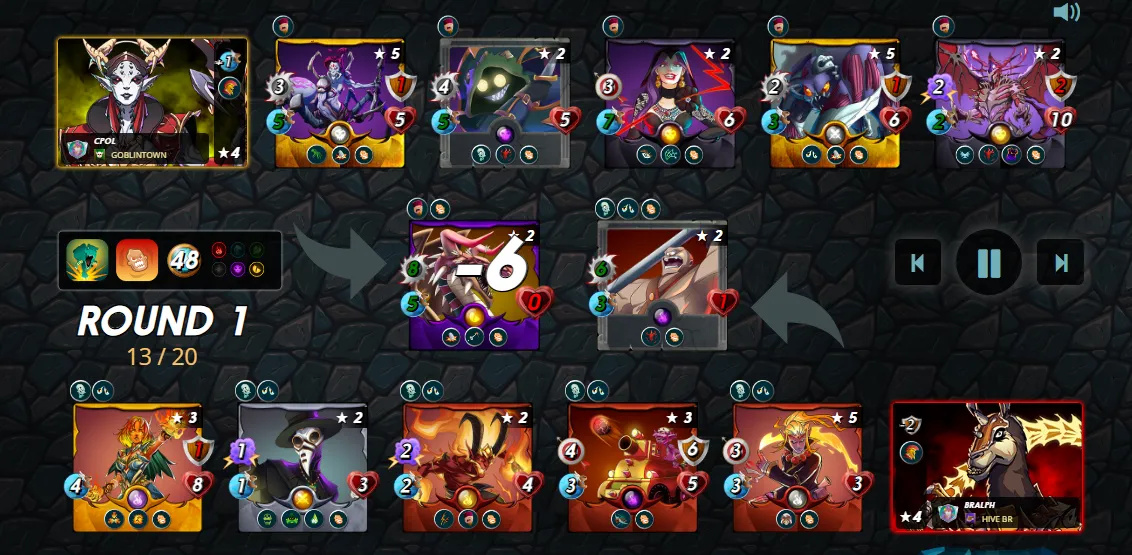The height and width of the screenshot is (555, 1132).
Task: Go back to the previous battle step
Action: click(917, 263)
